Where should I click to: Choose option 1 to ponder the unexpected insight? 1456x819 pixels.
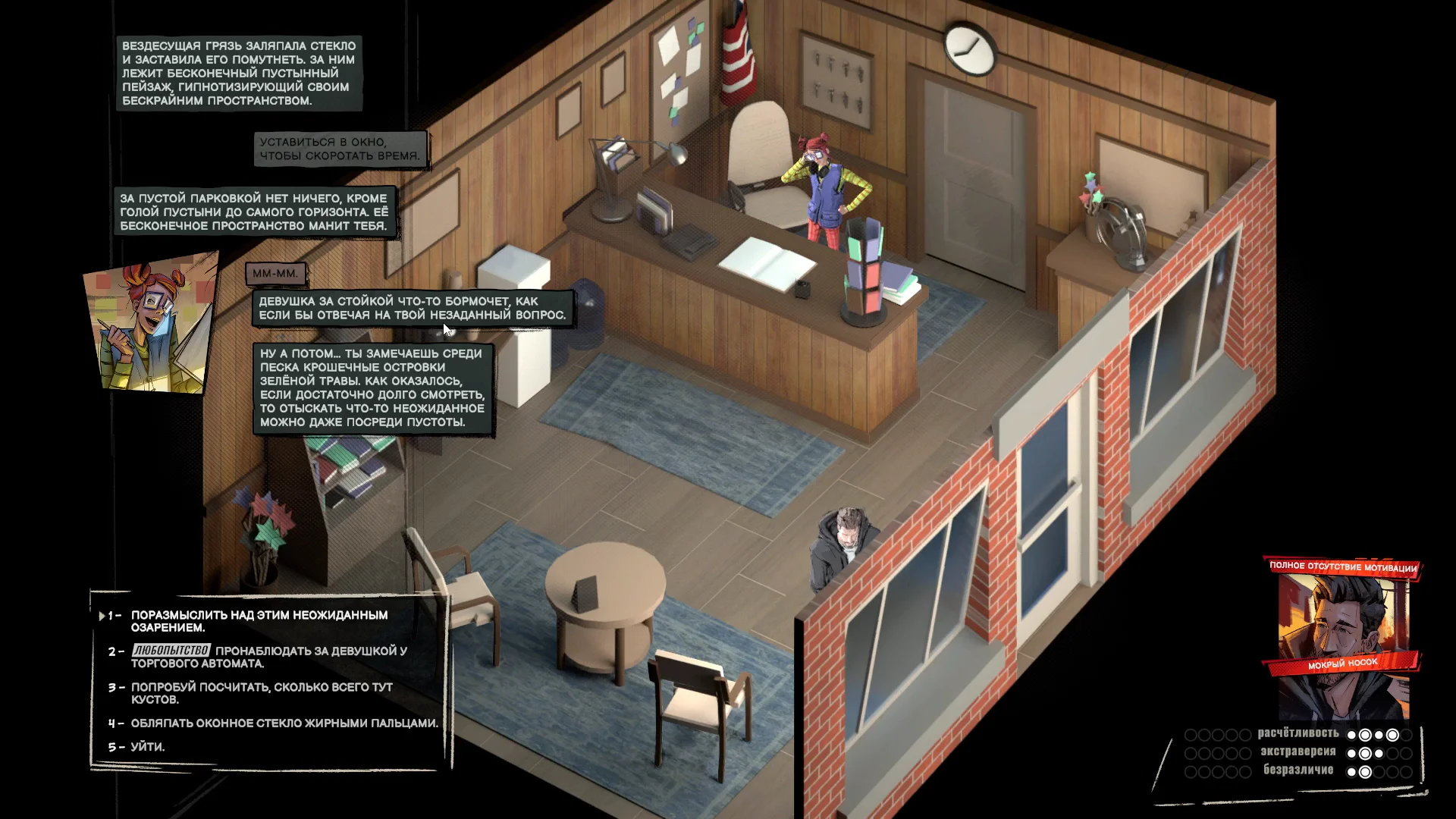259,621
